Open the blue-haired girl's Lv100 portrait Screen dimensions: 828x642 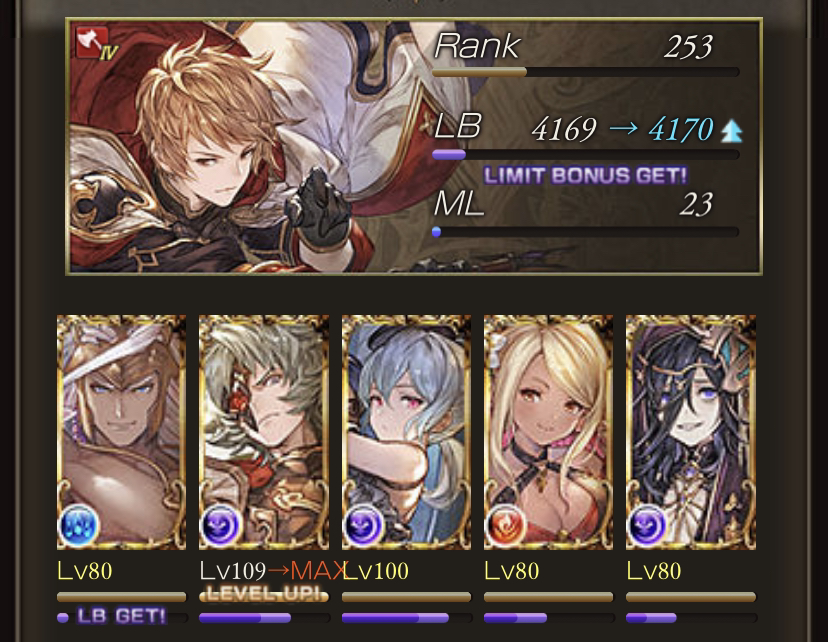coord(406,431)
